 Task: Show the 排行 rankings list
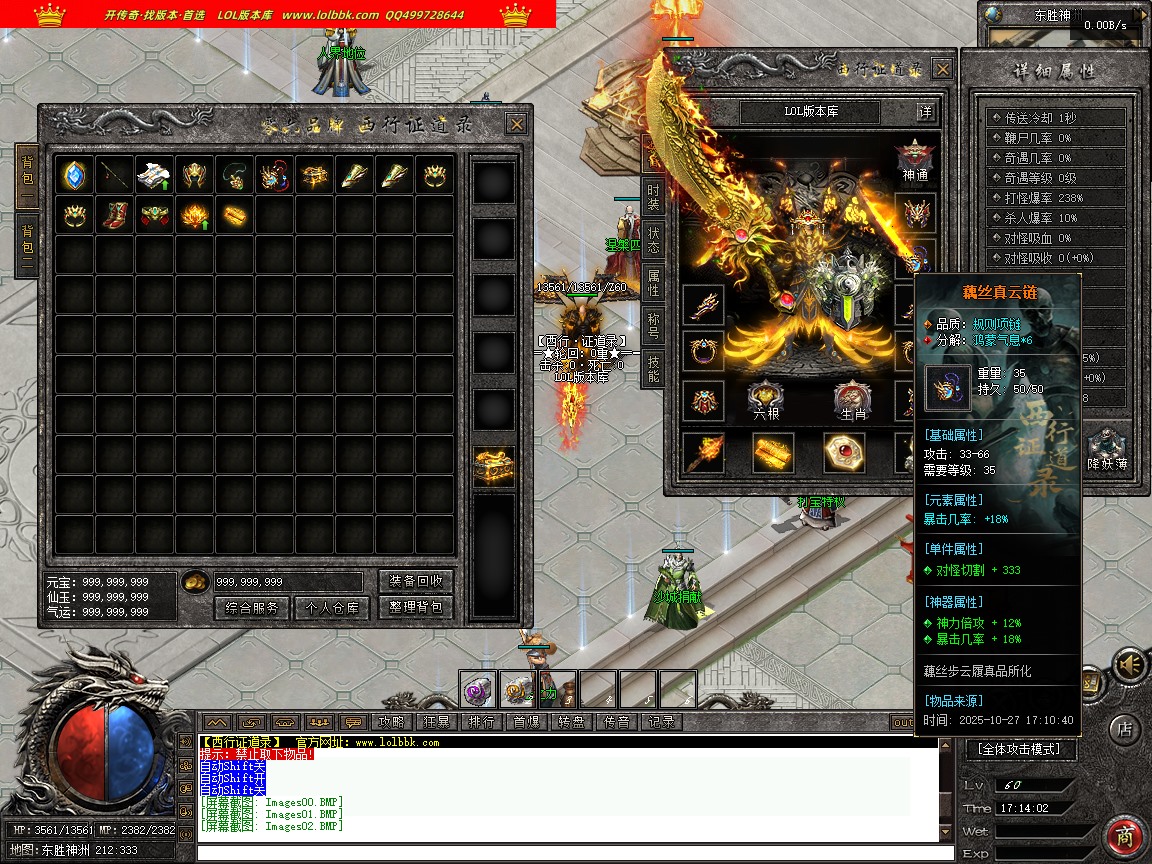[481, 721]
